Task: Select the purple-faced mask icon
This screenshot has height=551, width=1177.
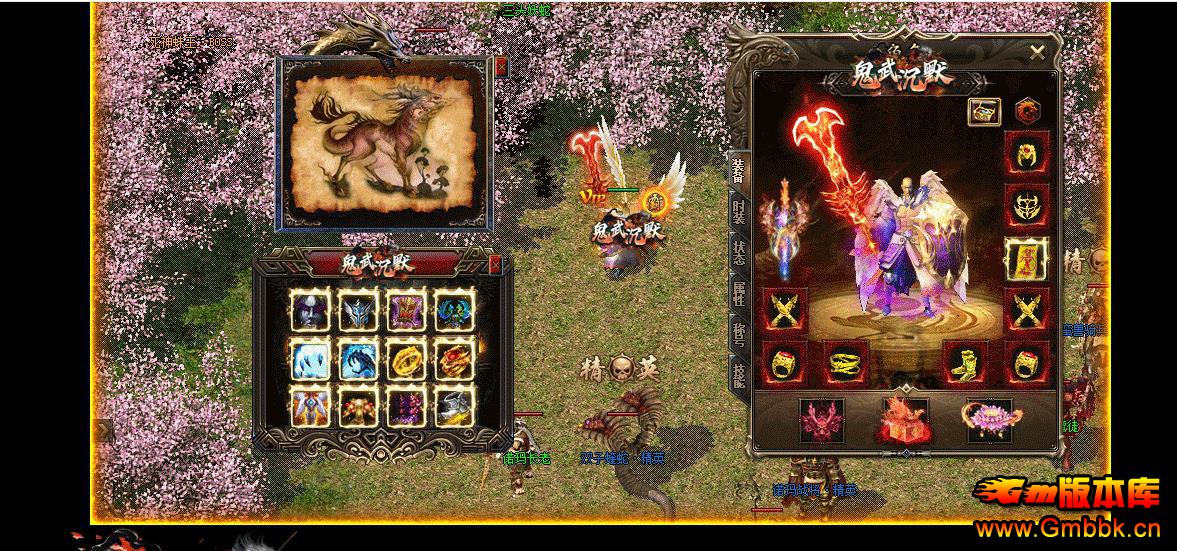Action: click(310, 309)
